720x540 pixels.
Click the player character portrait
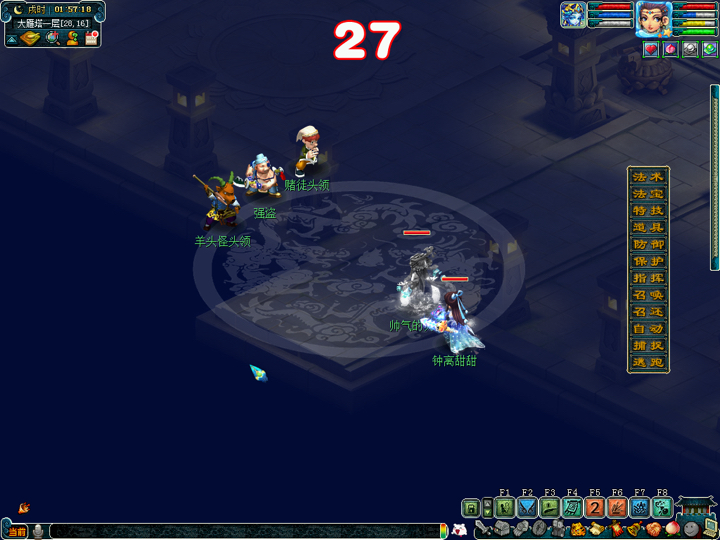coord(653,18)
